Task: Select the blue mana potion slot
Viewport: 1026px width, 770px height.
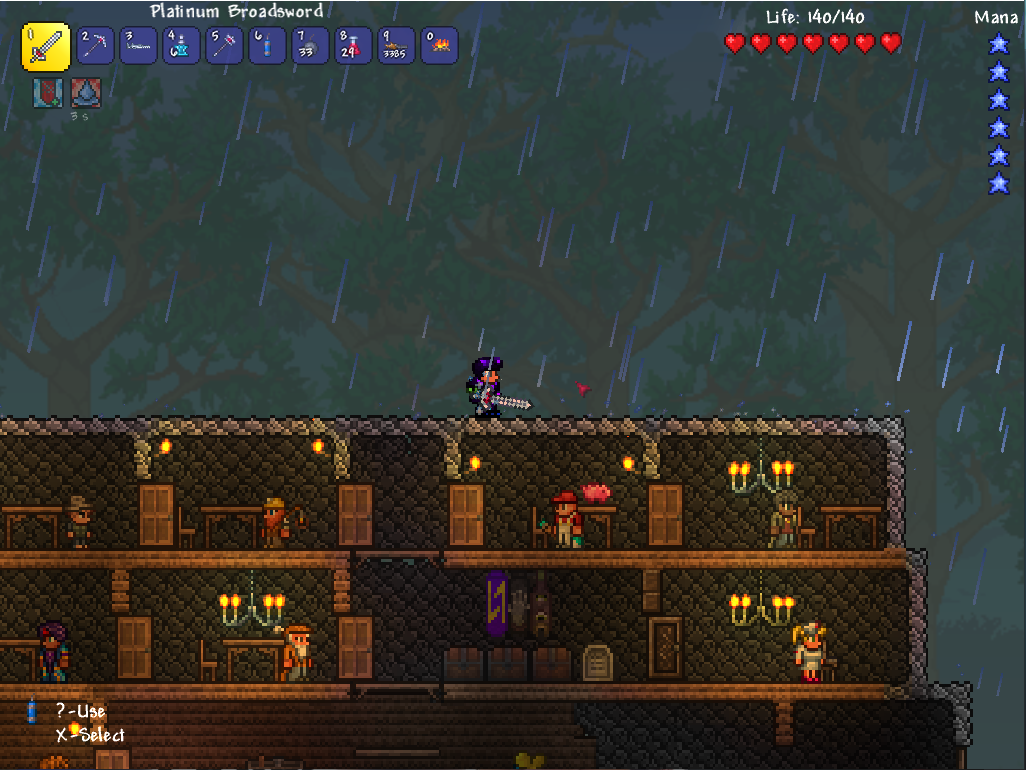Action: 181,46
